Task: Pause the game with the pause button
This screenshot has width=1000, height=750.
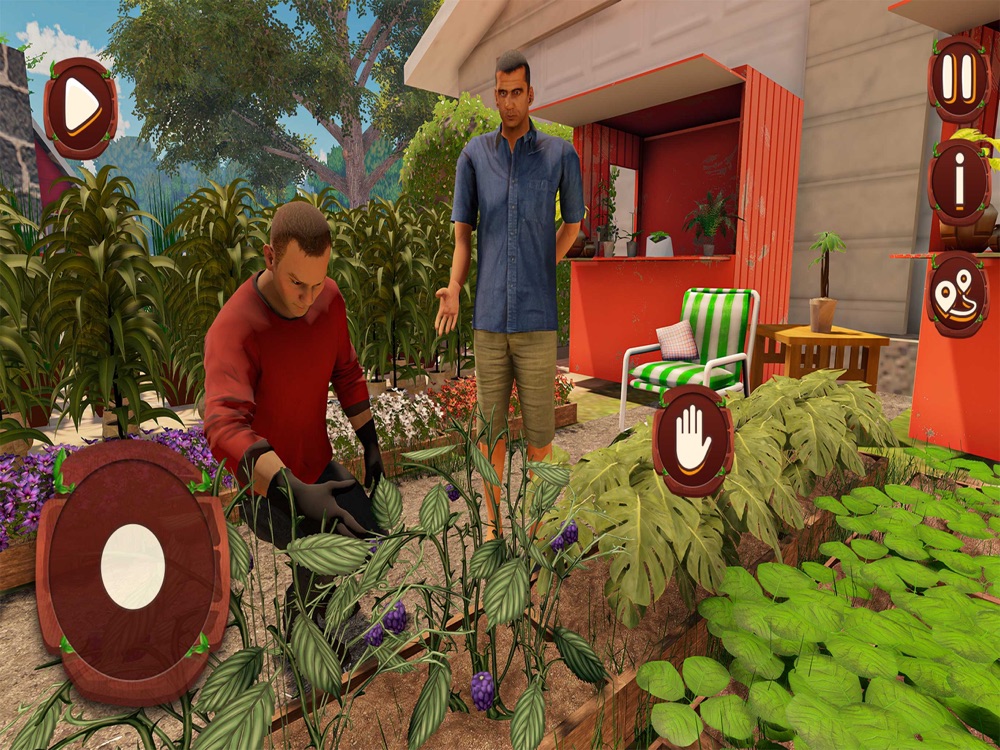Action: pos(958,78)
